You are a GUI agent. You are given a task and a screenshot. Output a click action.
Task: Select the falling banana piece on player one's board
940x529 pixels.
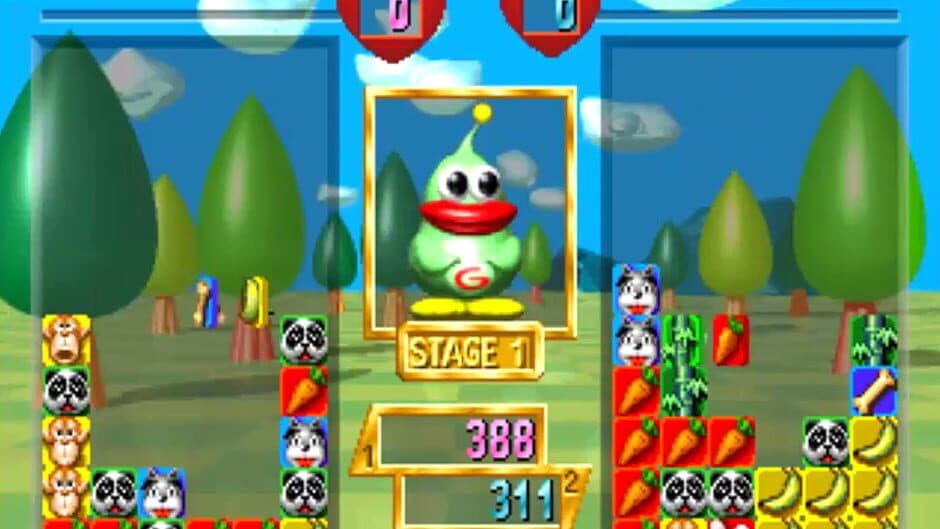255,302
